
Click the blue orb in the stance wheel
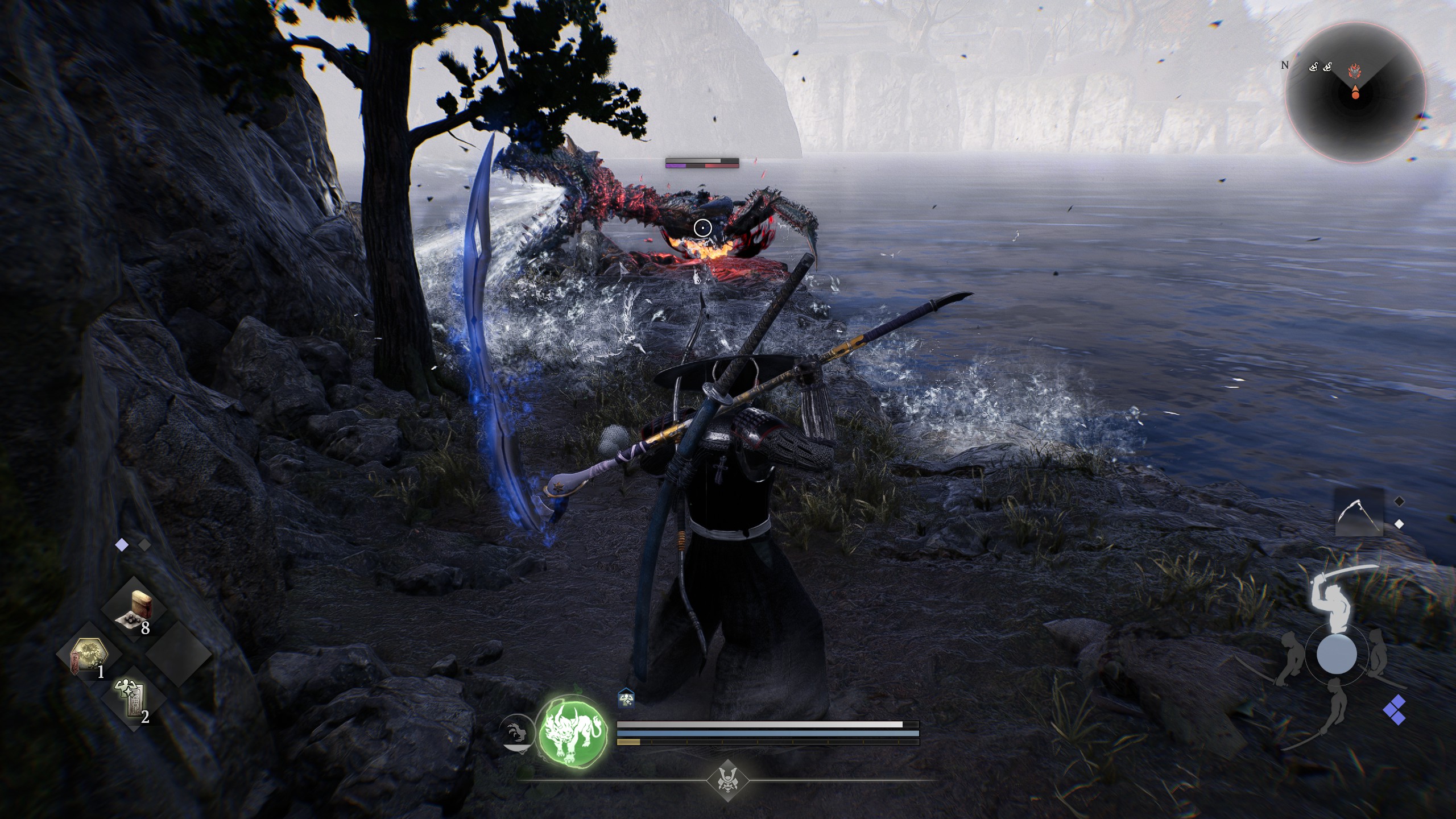[x=1337, y=654]
